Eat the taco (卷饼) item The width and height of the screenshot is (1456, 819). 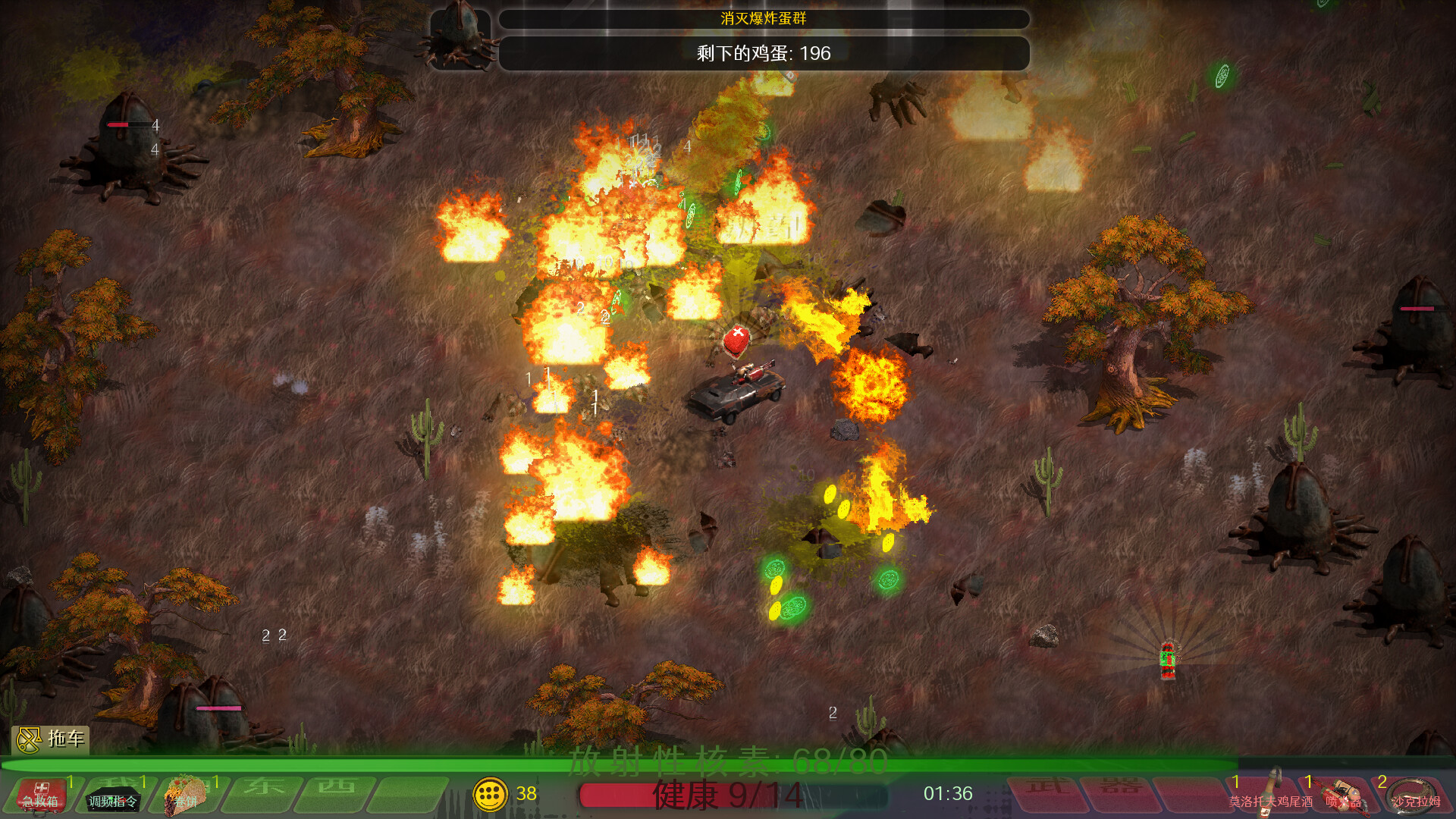click(x=185, y=795)
